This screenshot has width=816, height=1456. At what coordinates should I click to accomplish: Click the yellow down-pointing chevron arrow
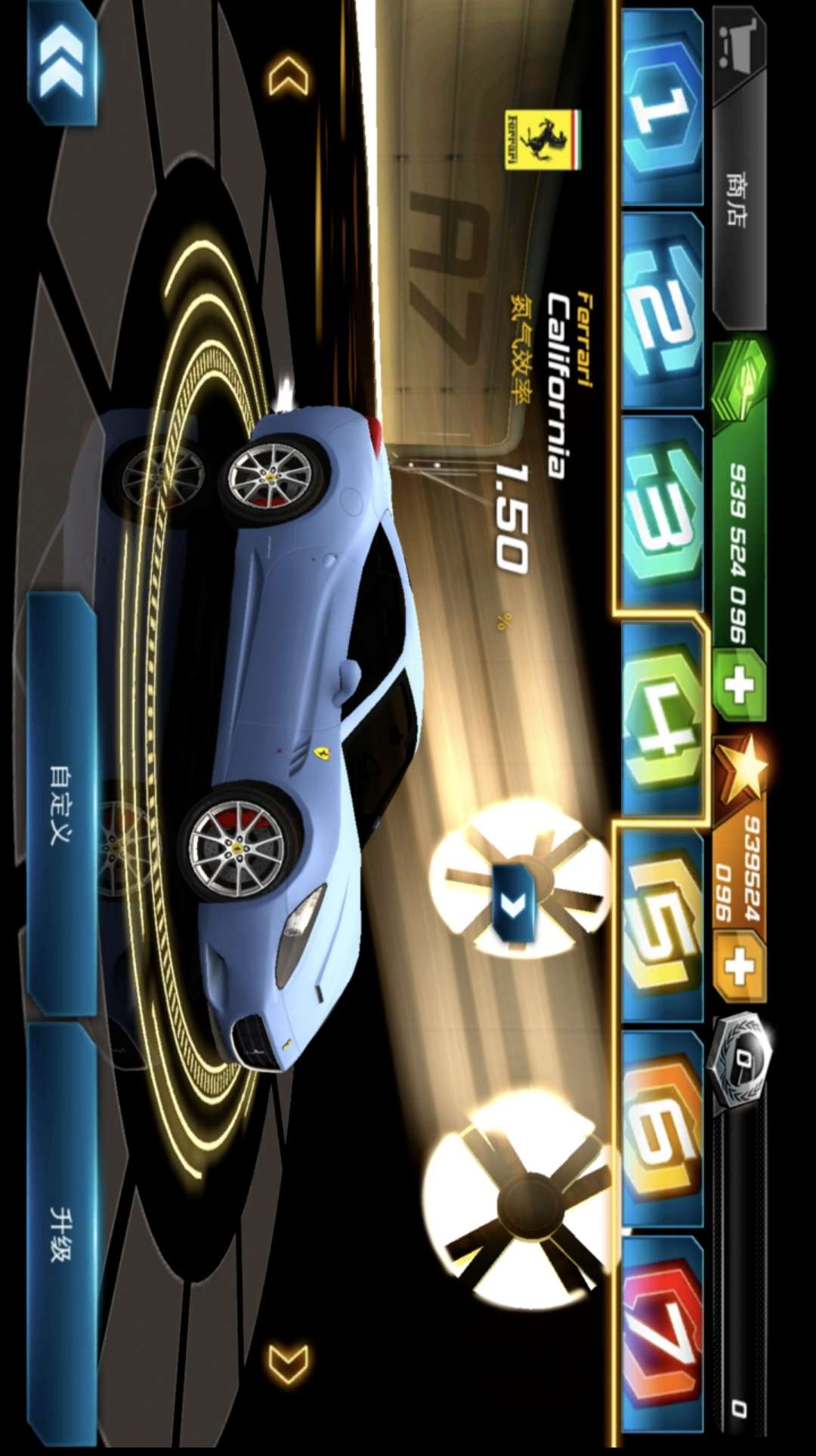pyautogui.click(x=289, y=1364)
